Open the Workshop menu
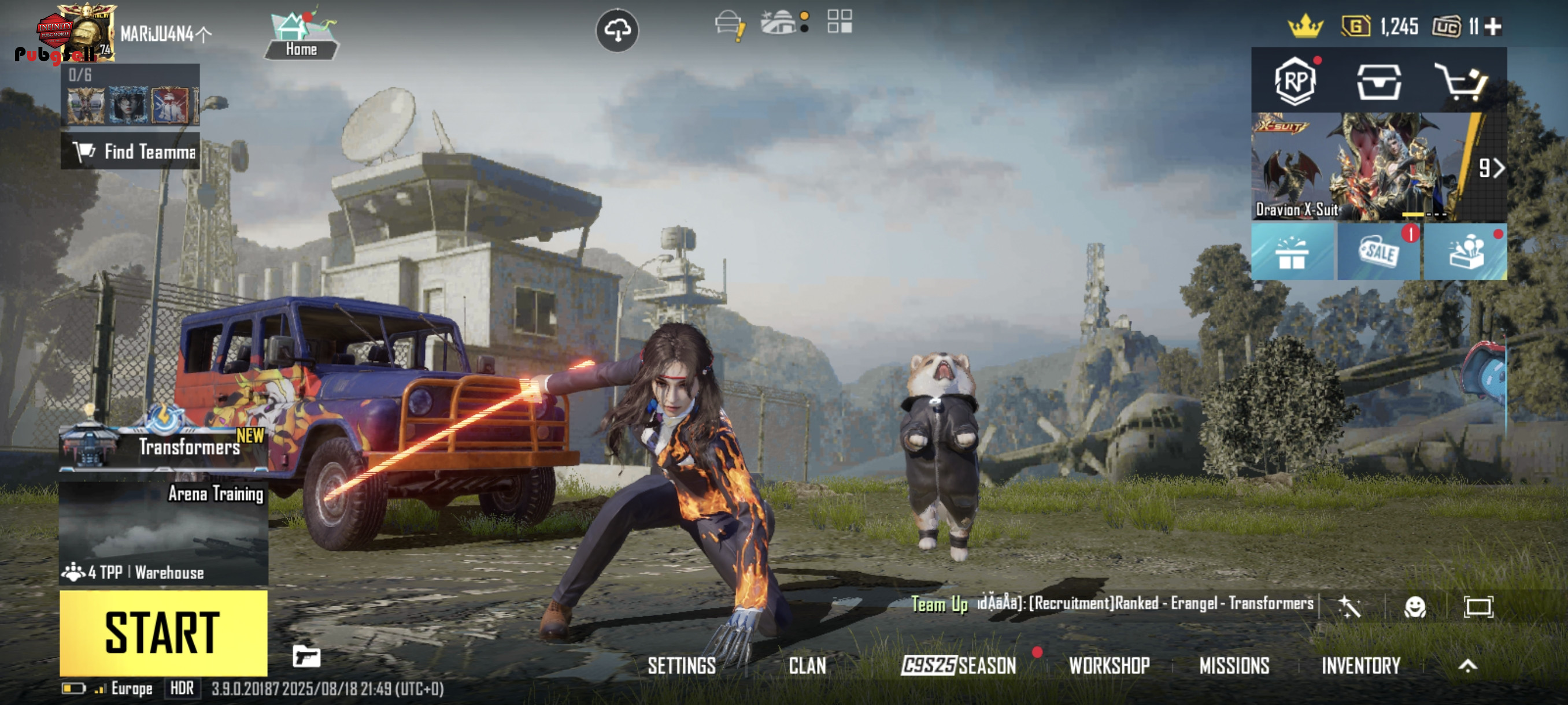 click(x=1109, y=666)
